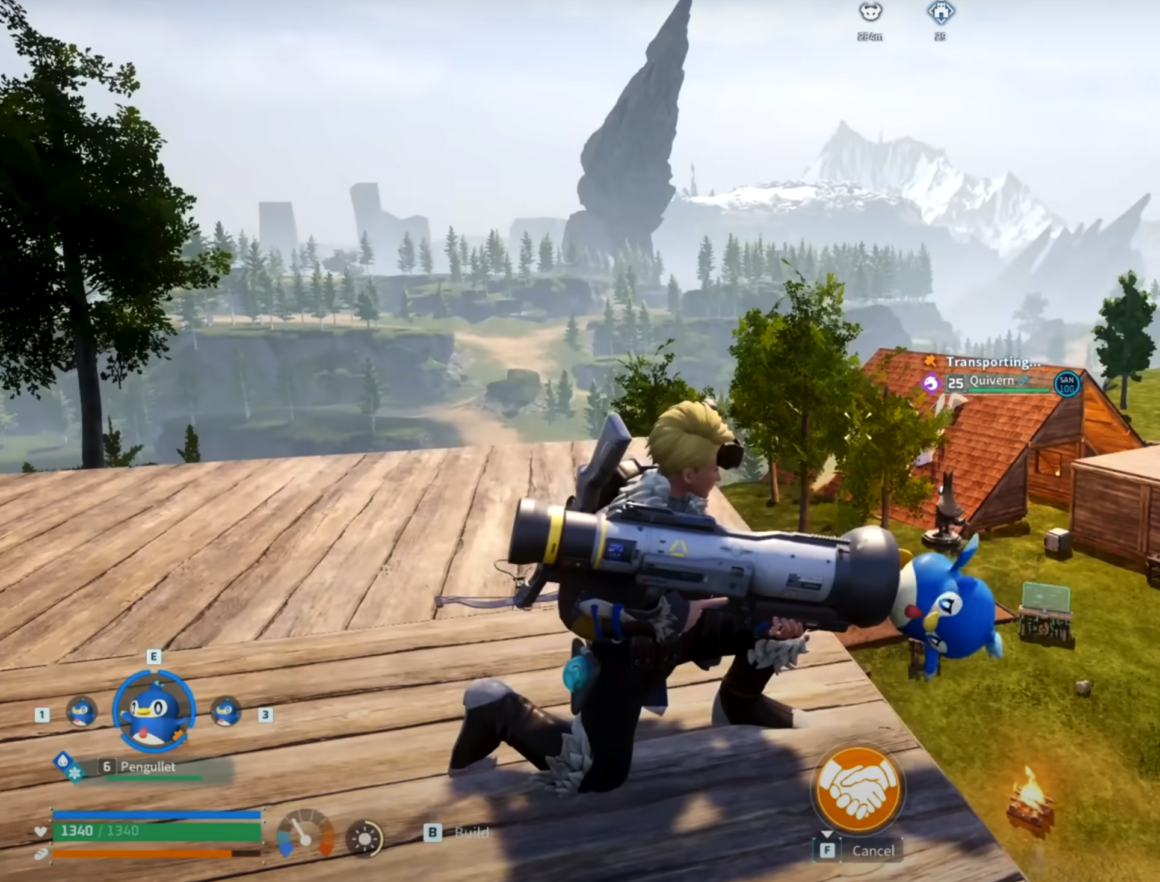Choose the small Pengullet beside the 1 label
The image size is (1160, 882).
coord(81,712)
